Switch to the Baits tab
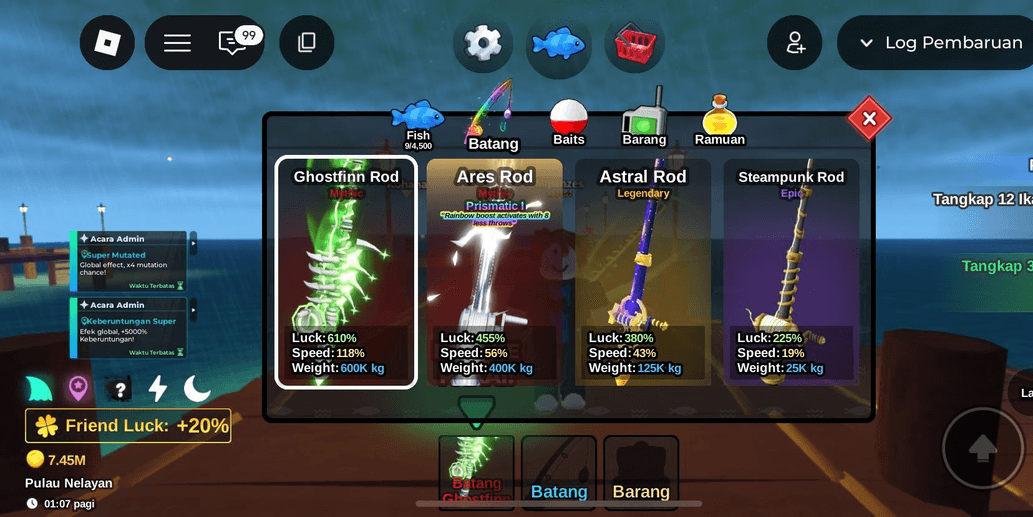Viewport: 1033px width, 517px height. click(x=569, y=124)
